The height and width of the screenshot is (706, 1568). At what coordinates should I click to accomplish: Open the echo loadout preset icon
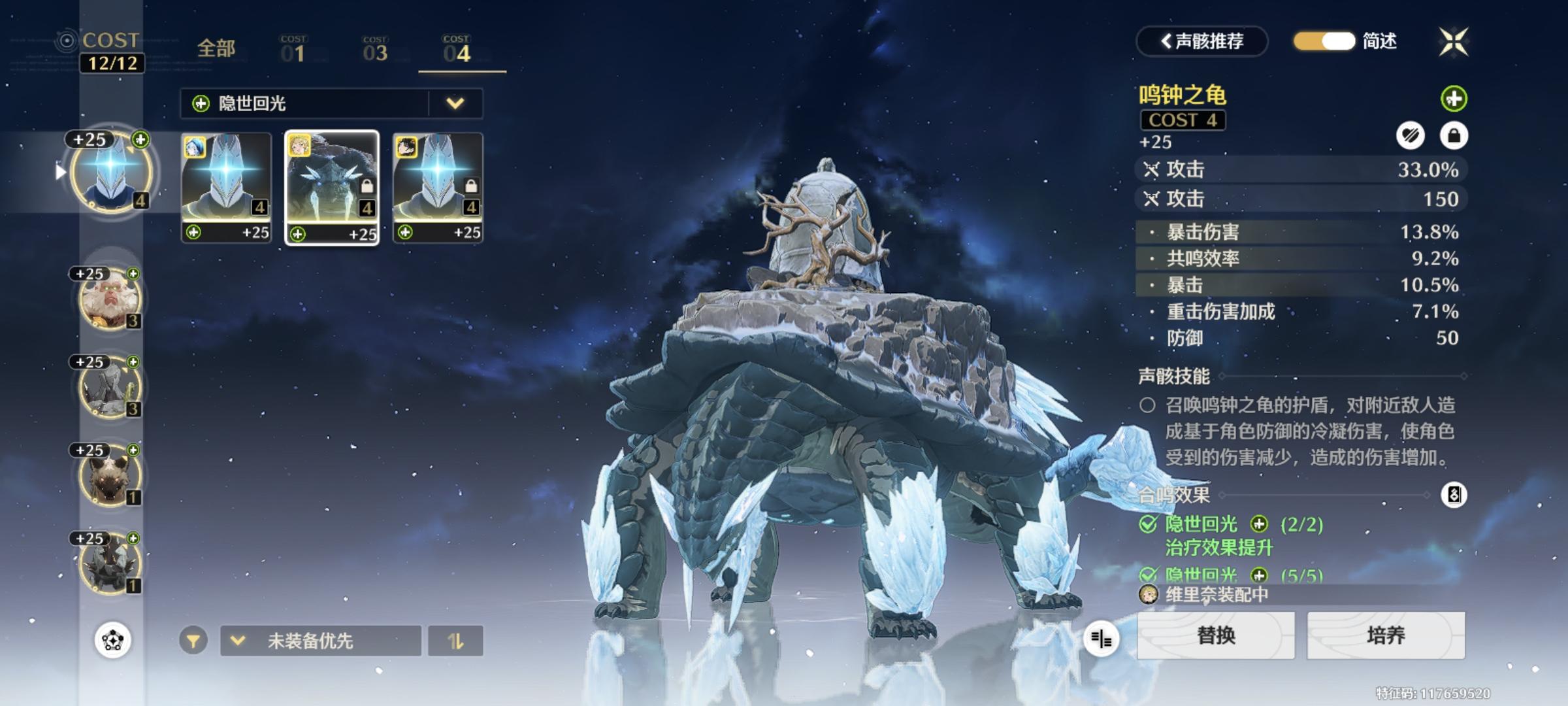(112, 640)
